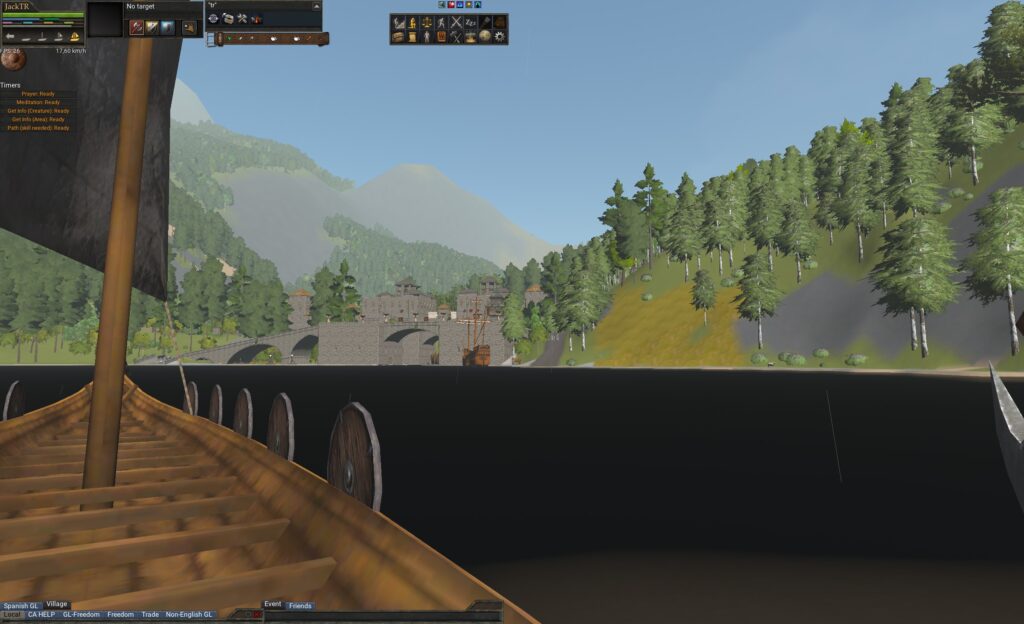Open the golden scales icon

tap(427, 22)
